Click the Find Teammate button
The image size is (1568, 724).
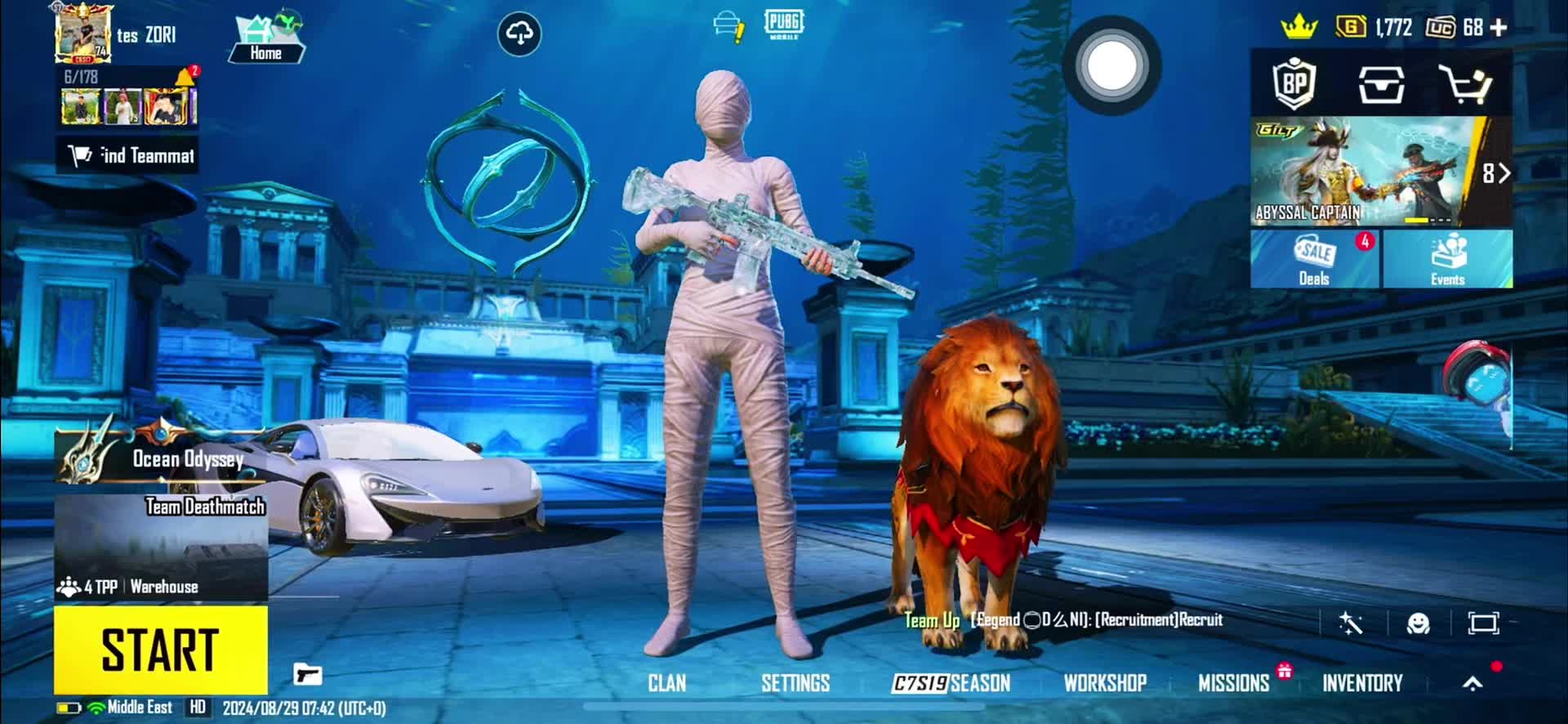click(128, 155)
